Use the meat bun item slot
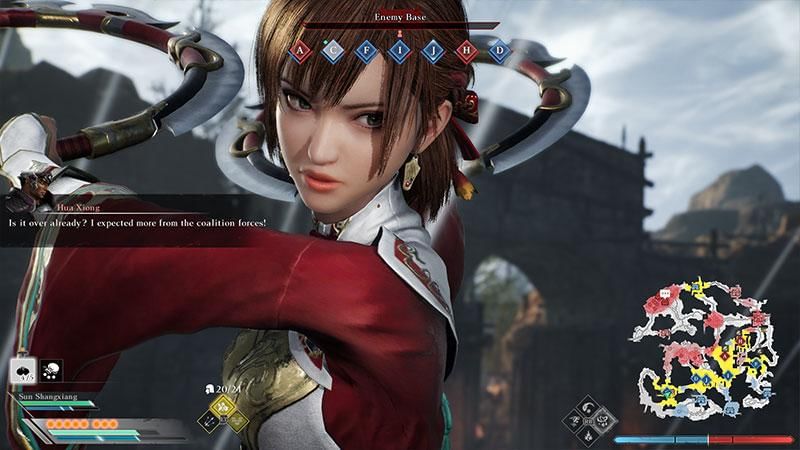 (x=23, y=371)
